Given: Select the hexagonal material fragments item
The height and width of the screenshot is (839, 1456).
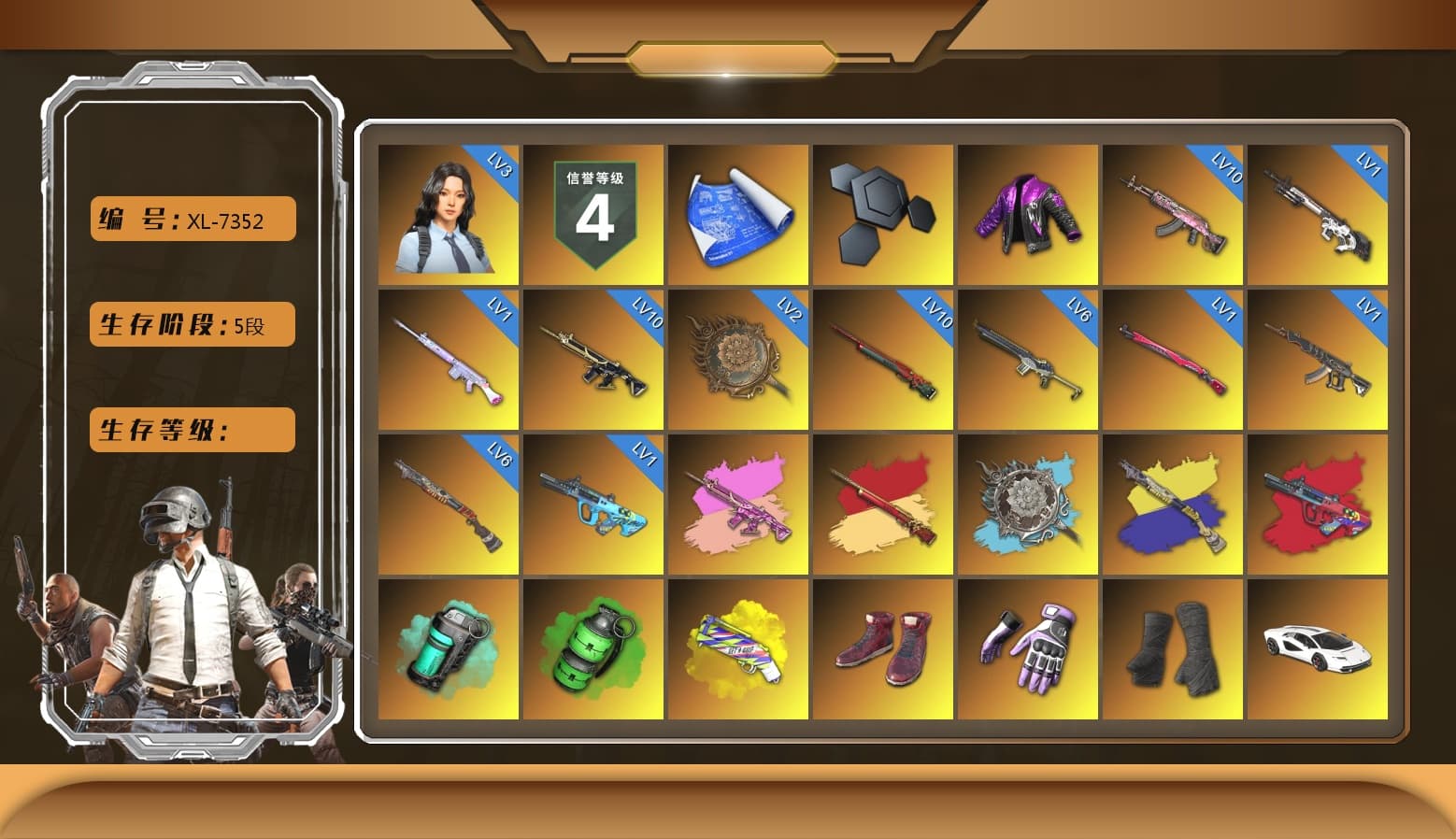Looking at the screenshot, I should pyautogui.click(x=883, y=213).
